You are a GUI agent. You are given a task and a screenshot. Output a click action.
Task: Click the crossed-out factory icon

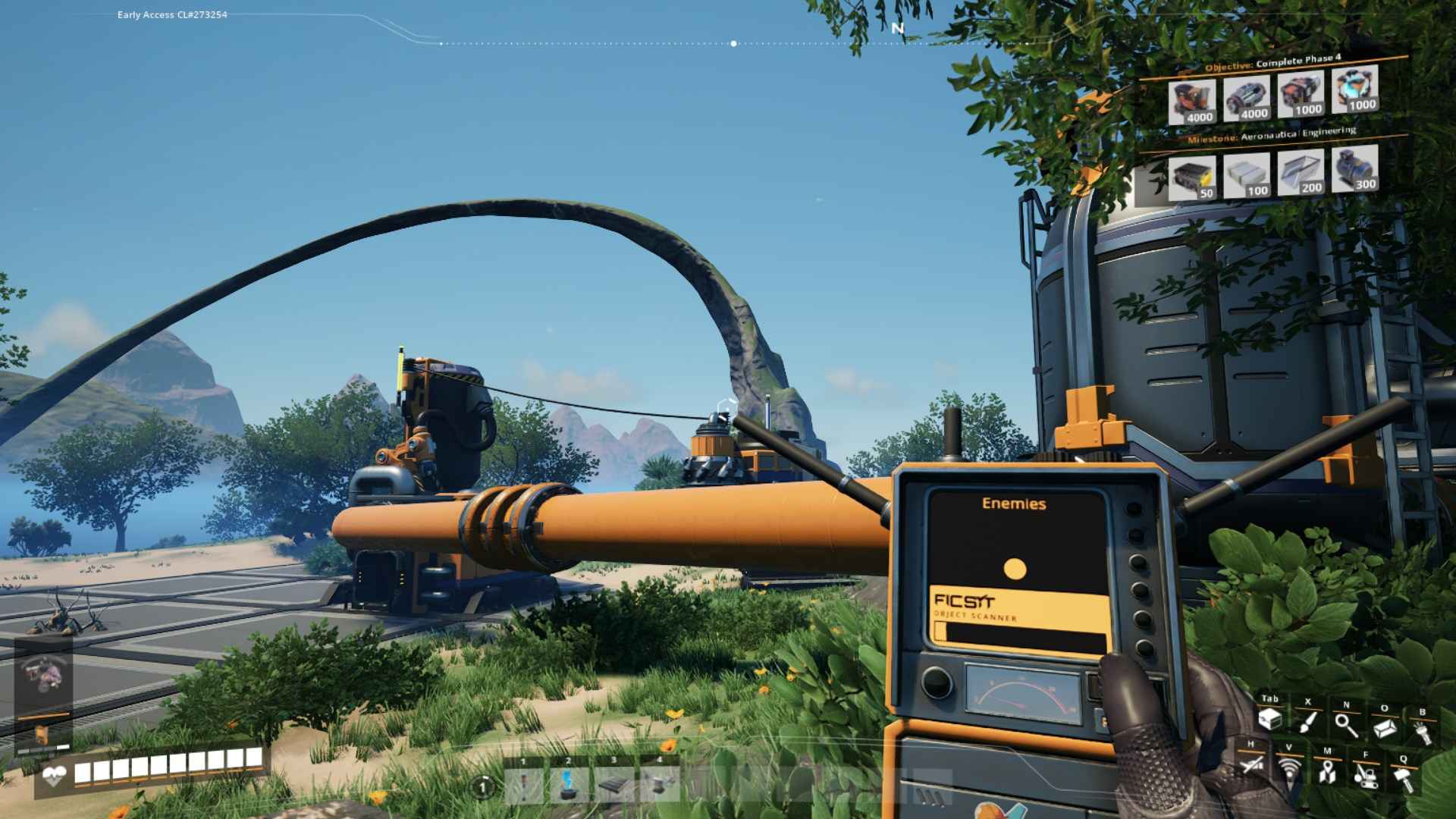point(1252,764)
